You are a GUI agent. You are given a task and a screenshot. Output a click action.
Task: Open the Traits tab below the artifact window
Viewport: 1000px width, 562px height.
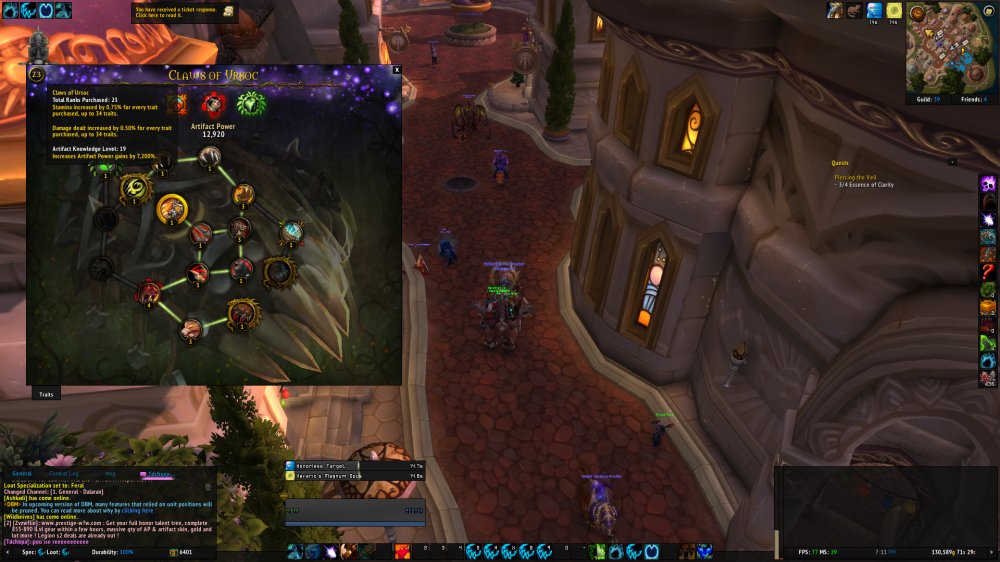(46, 395)
